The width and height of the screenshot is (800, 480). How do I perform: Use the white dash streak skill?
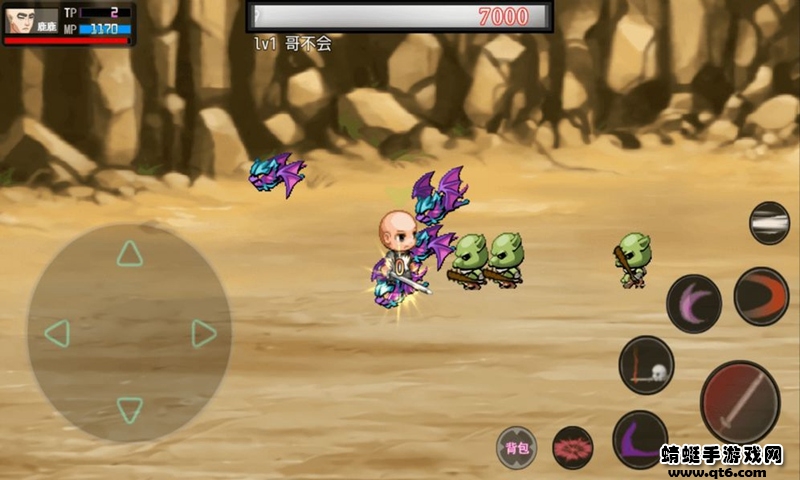click(x=769, y=223)
